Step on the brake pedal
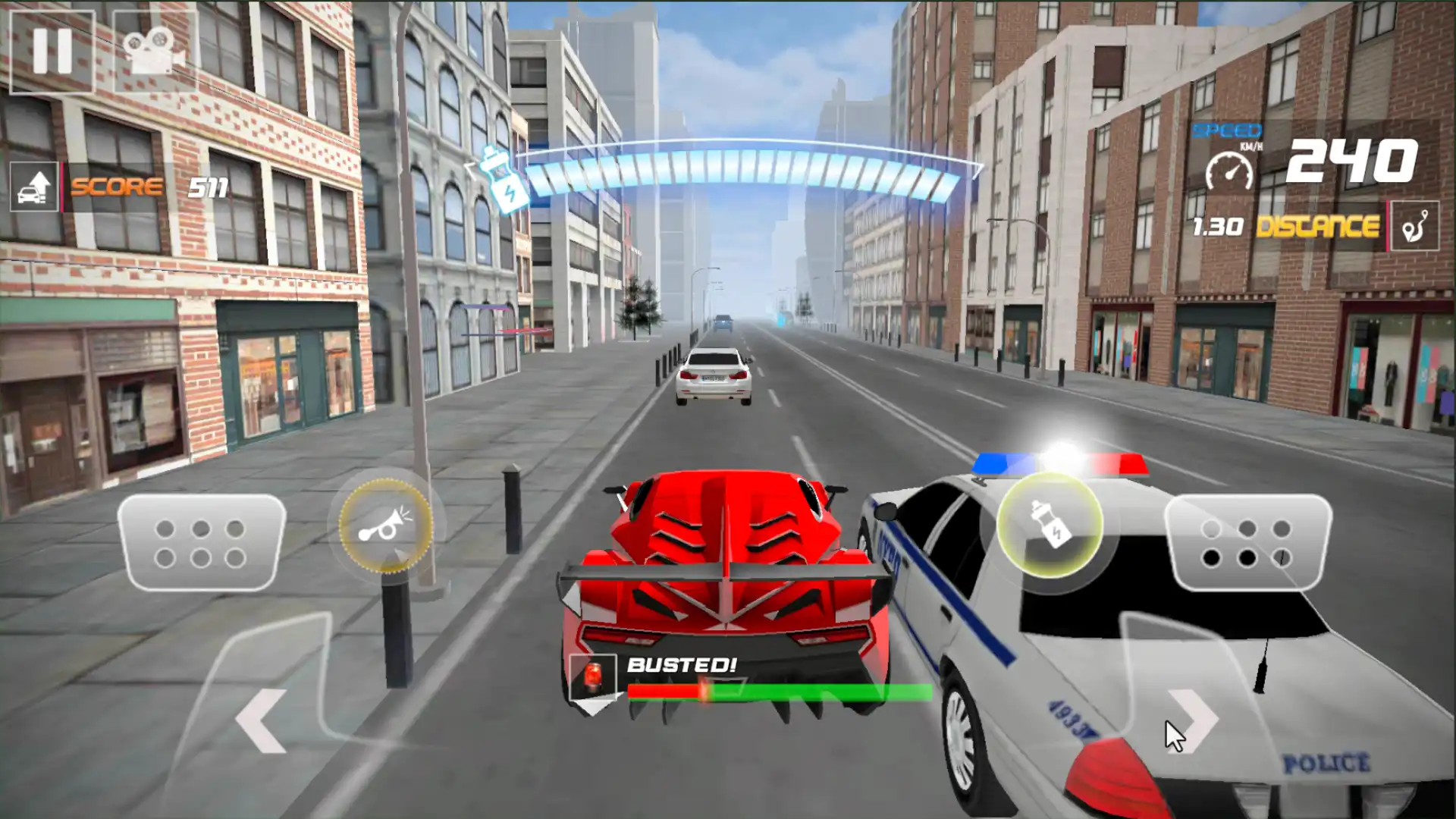 pos(201,542)
